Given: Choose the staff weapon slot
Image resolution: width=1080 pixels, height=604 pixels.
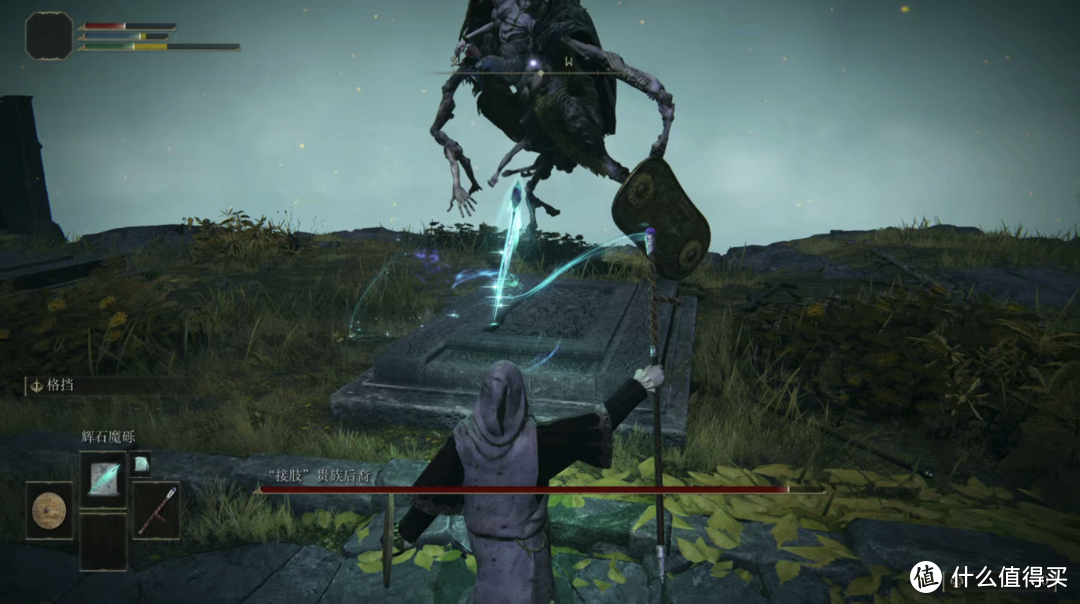Looking at the screenshot, I should (156, 510).
